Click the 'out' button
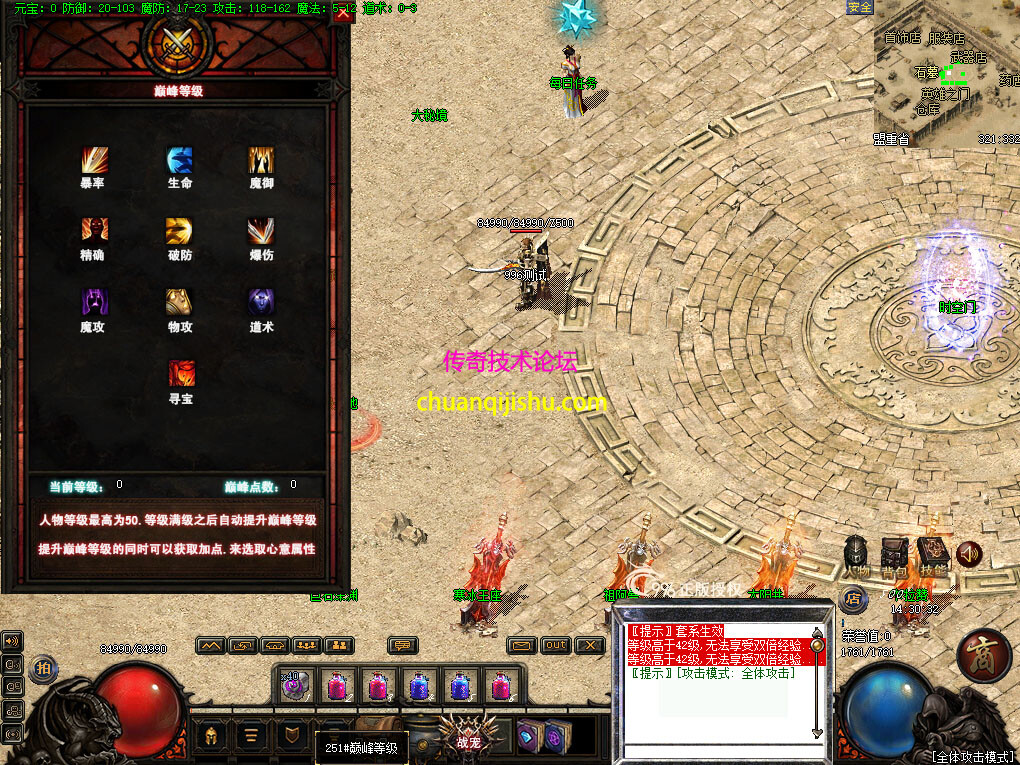 coord(557,645)
